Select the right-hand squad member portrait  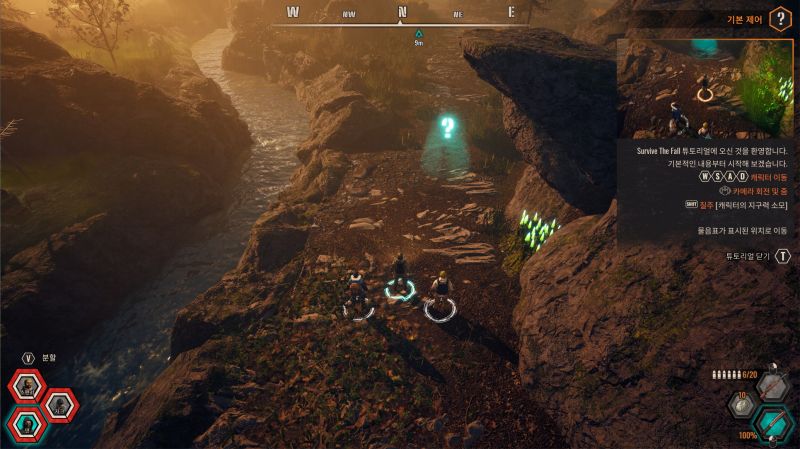[x=60, y=404]
